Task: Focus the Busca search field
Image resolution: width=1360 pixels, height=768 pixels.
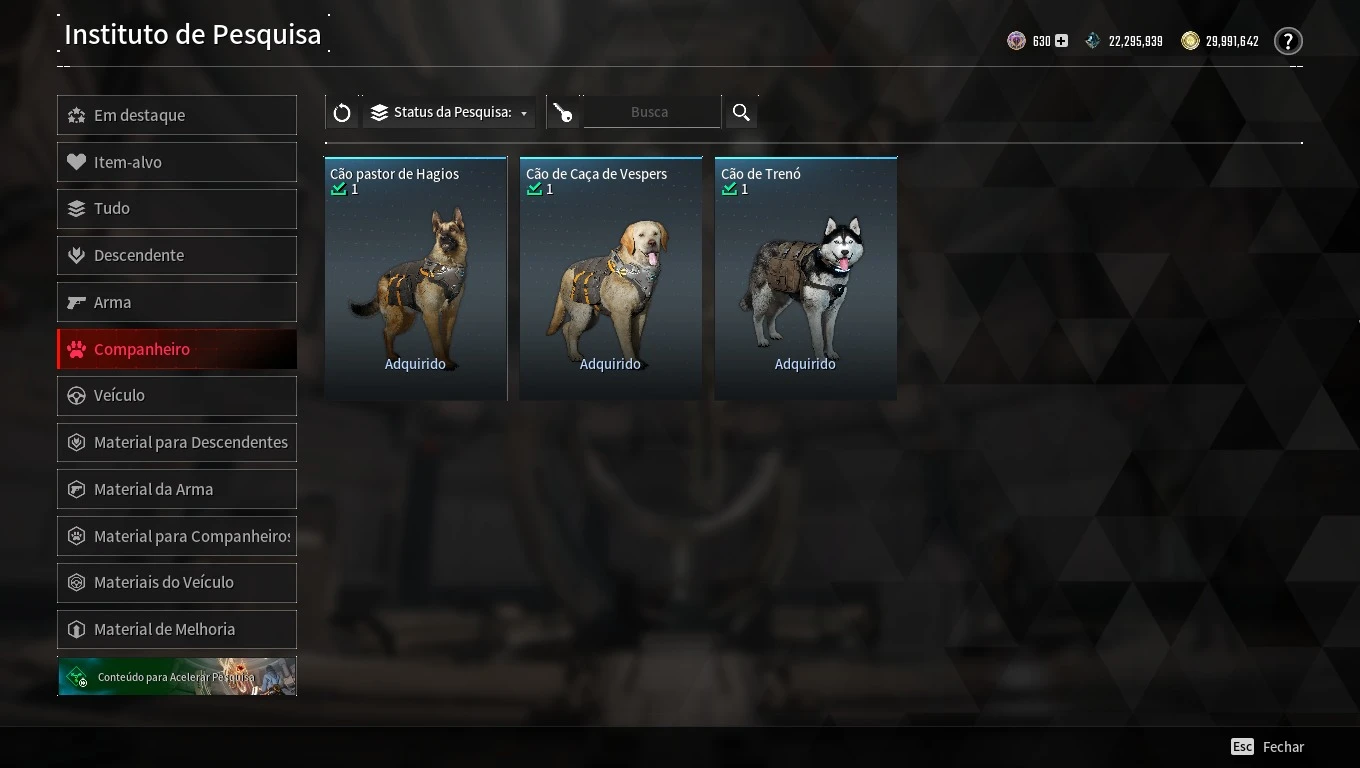Action: pos(650,113)
